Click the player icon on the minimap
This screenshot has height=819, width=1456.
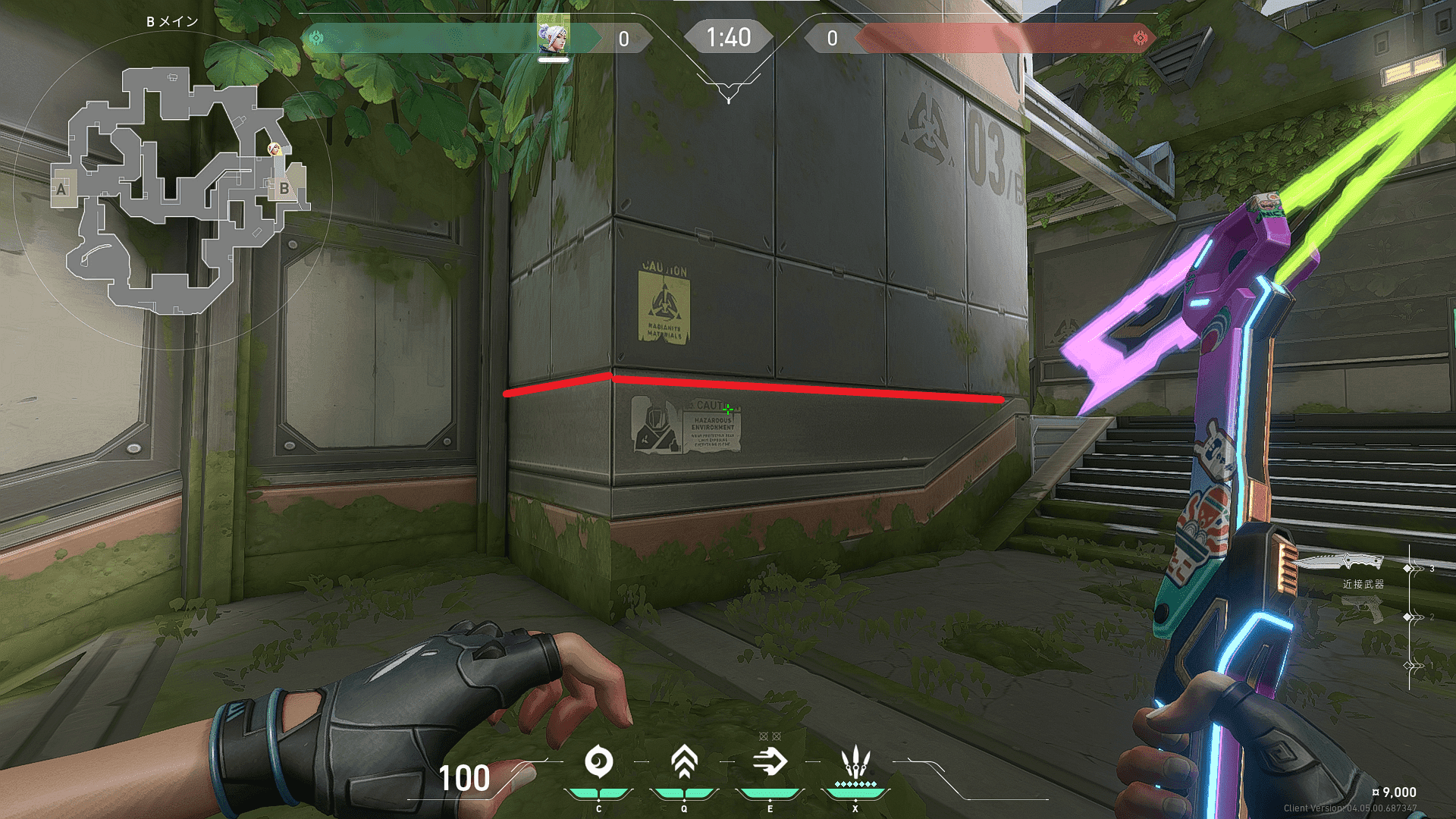[x=275, y=150]
